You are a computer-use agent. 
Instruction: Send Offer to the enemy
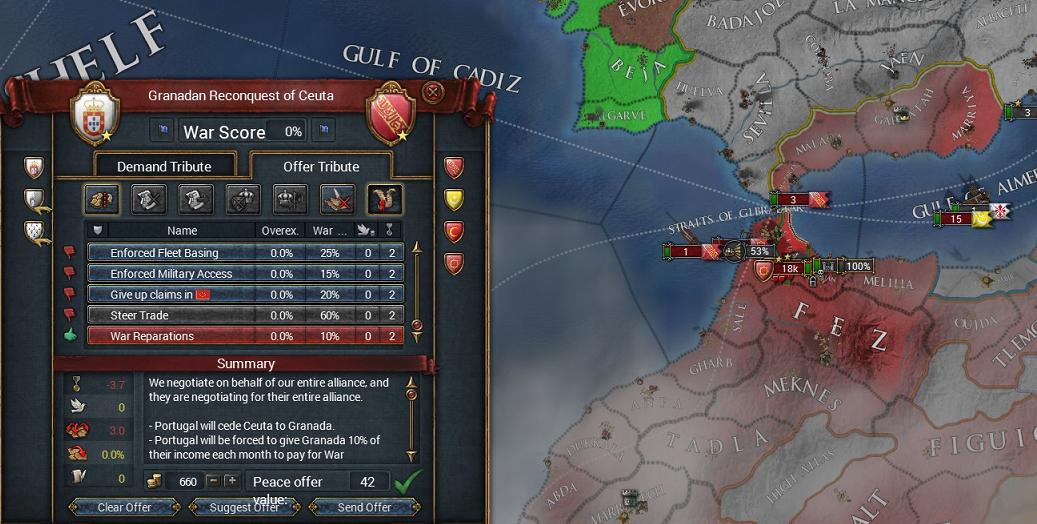click(x=364, y=507)
